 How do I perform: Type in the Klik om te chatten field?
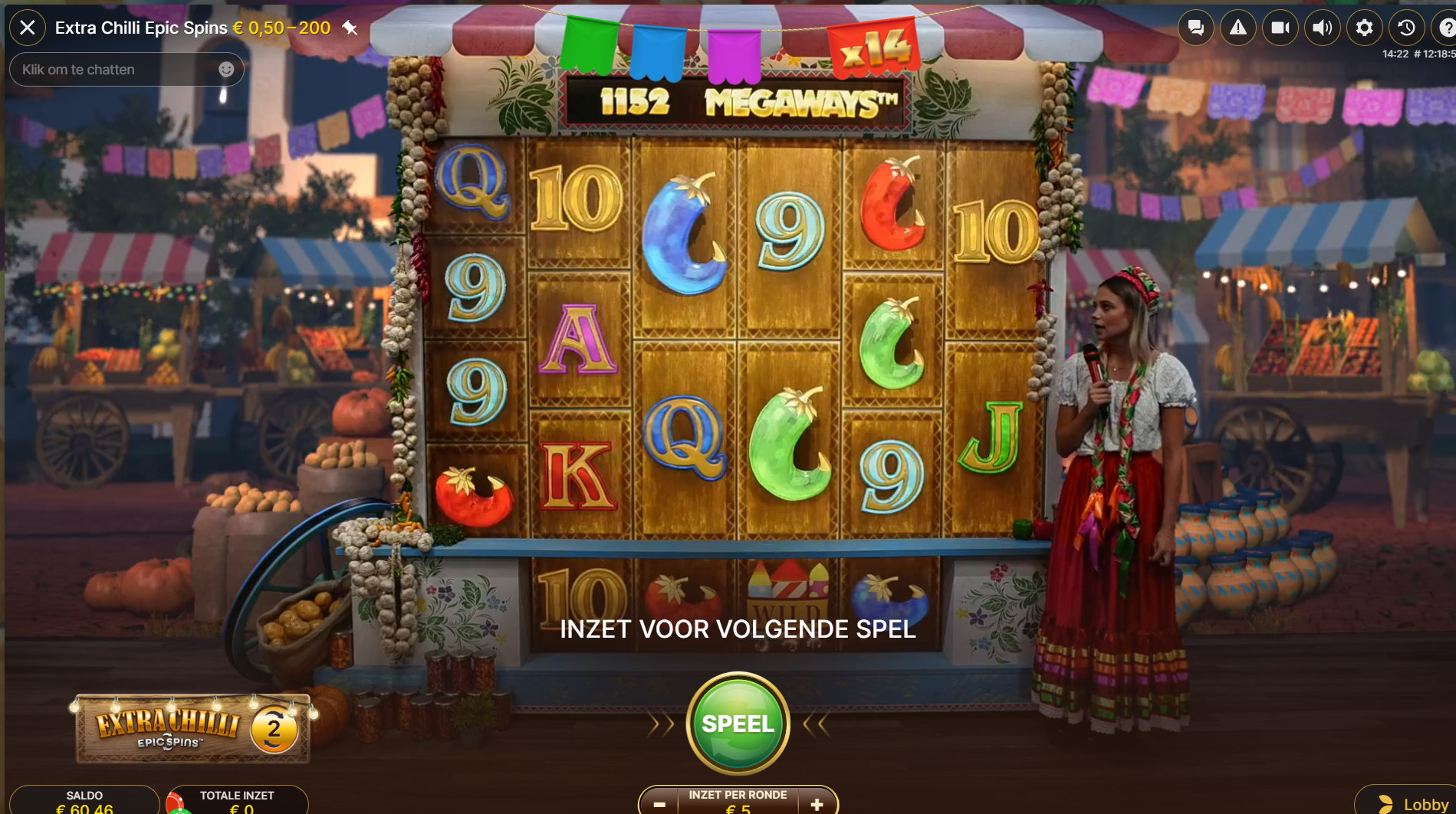tap(107, 69)
